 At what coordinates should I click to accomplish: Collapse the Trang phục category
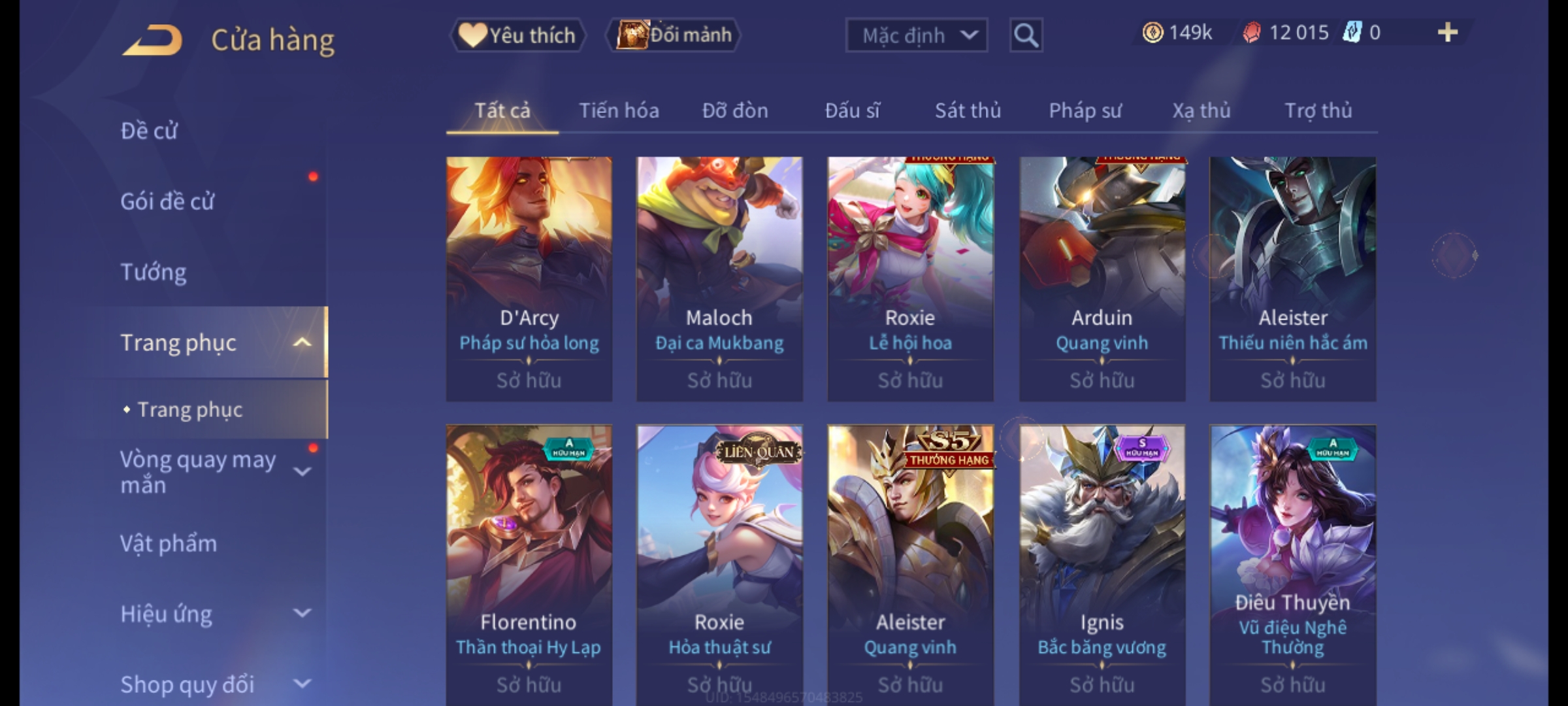coord(301,343)
